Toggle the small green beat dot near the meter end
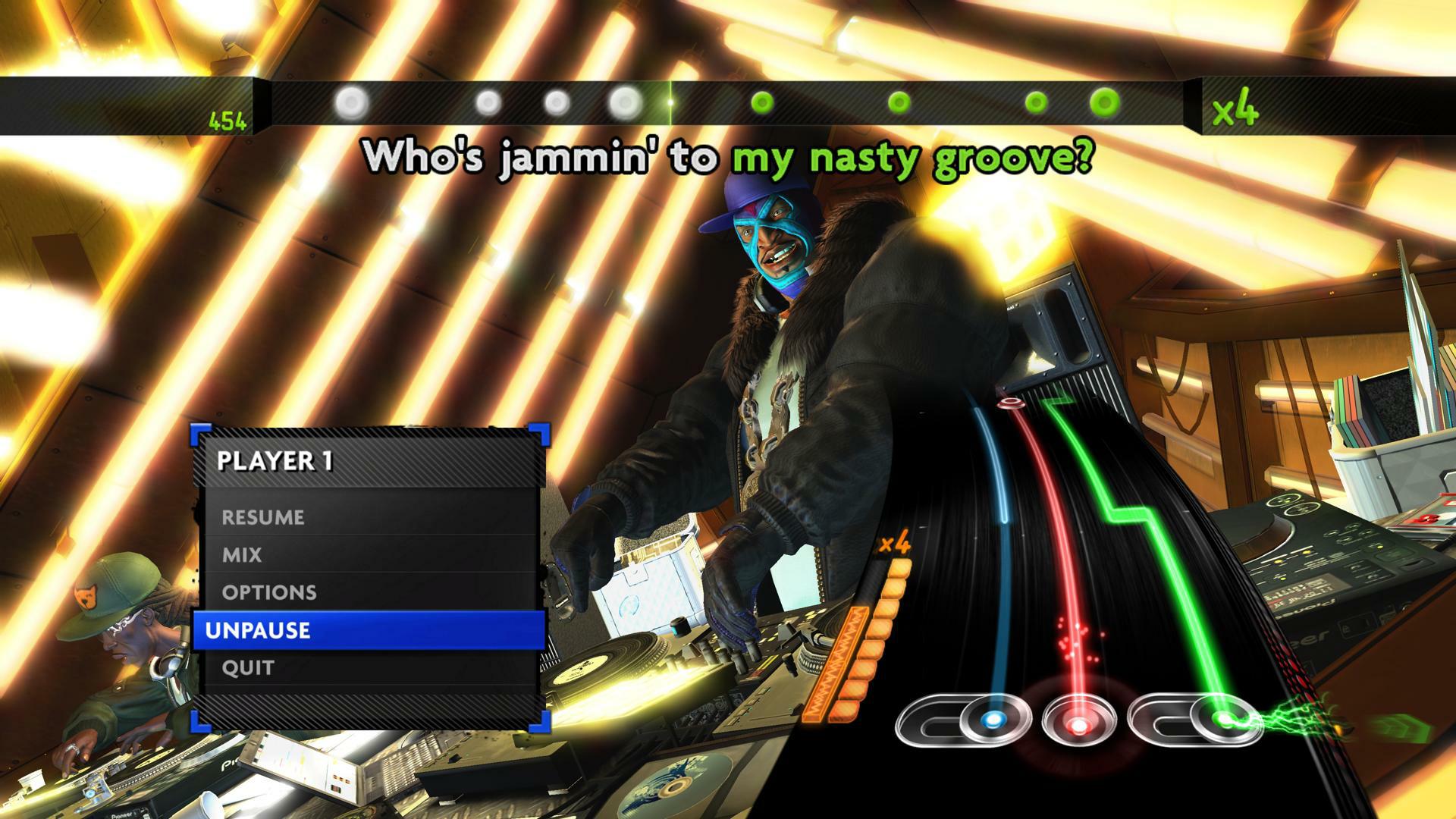The height and width of the screenshot is (819, 1456). pos(1035,101)
